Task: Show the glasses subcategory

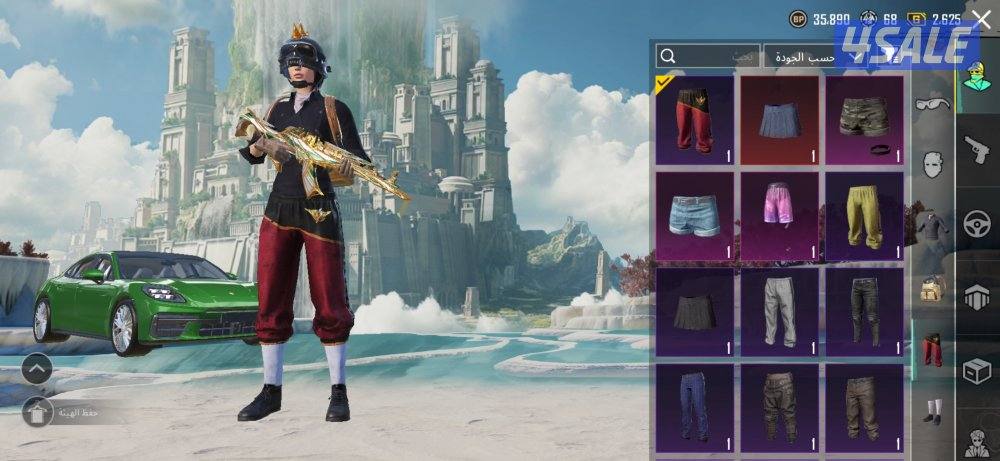Action: pyautogui.click(x=932, y=102)
